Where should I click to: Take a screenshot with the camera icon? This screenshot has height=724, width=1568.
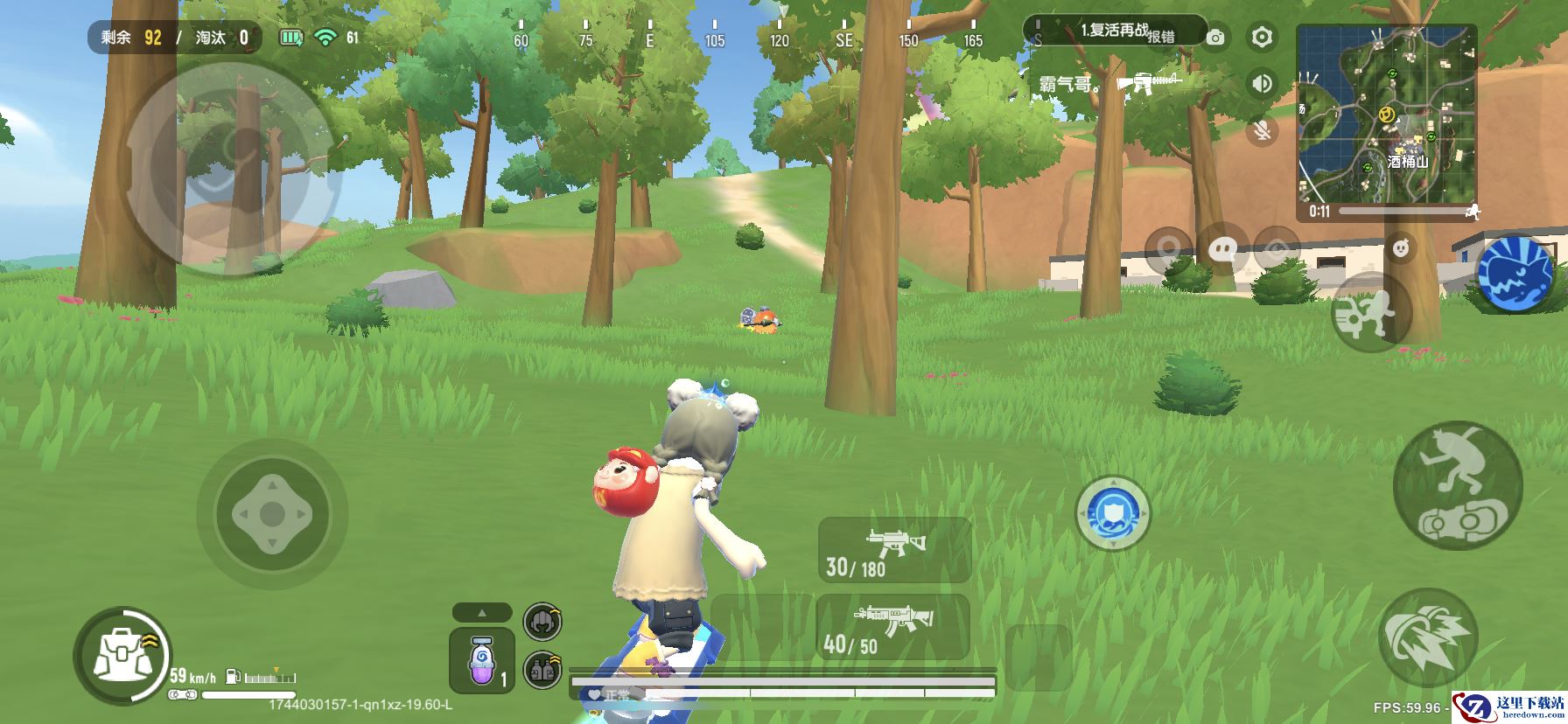coord(1214,38)
